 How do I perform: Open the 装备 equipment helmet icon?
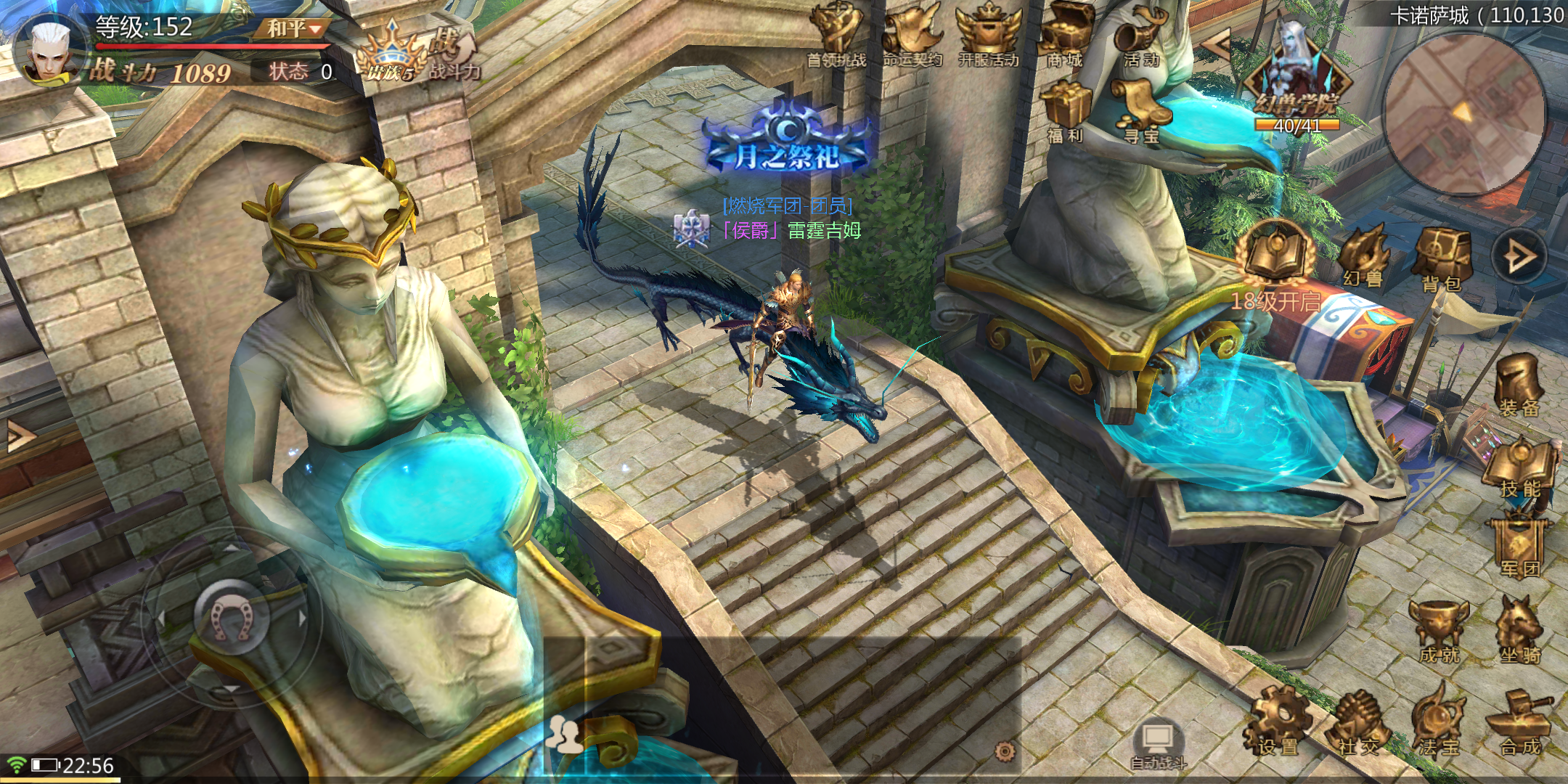1519,385
